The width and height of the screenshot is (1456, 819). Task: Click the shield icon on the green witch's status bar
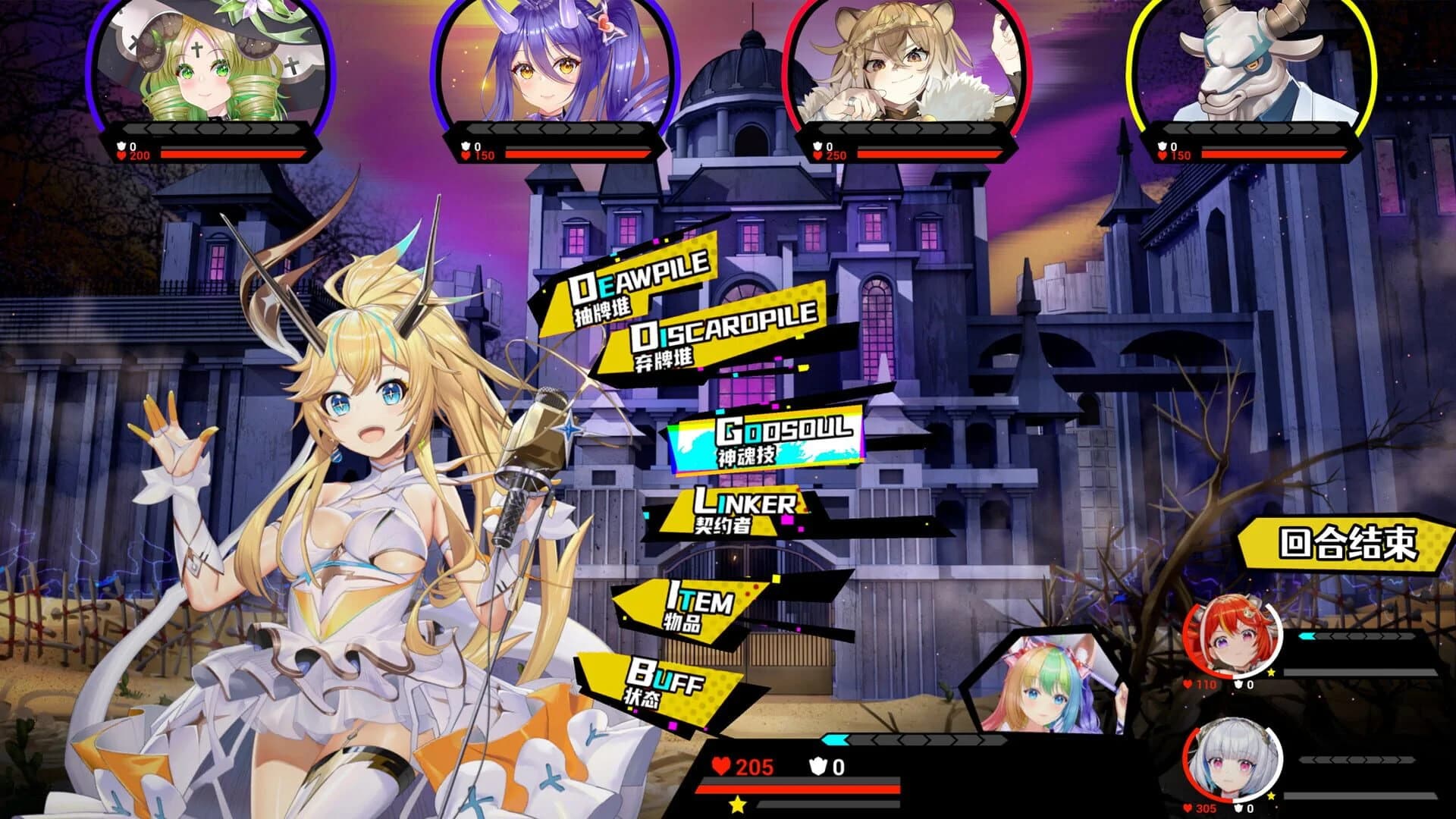click(119, 144)
